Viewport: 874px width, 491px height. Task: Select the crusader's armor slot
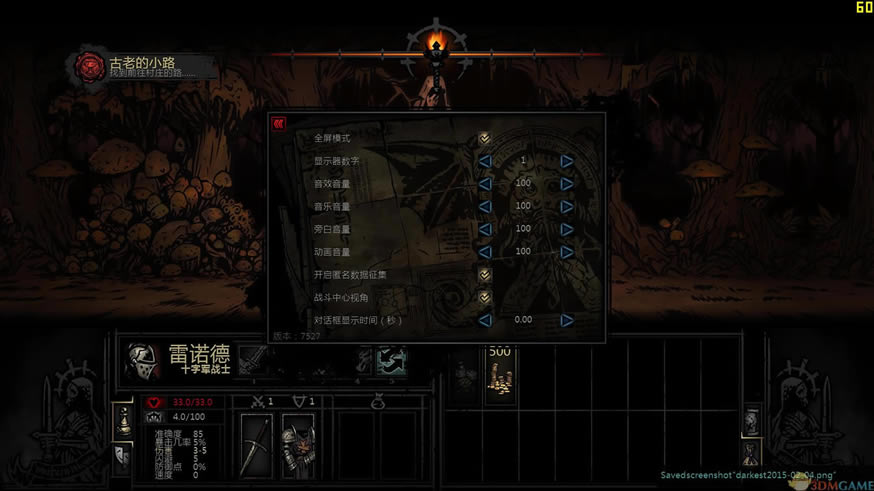[298, 443]
